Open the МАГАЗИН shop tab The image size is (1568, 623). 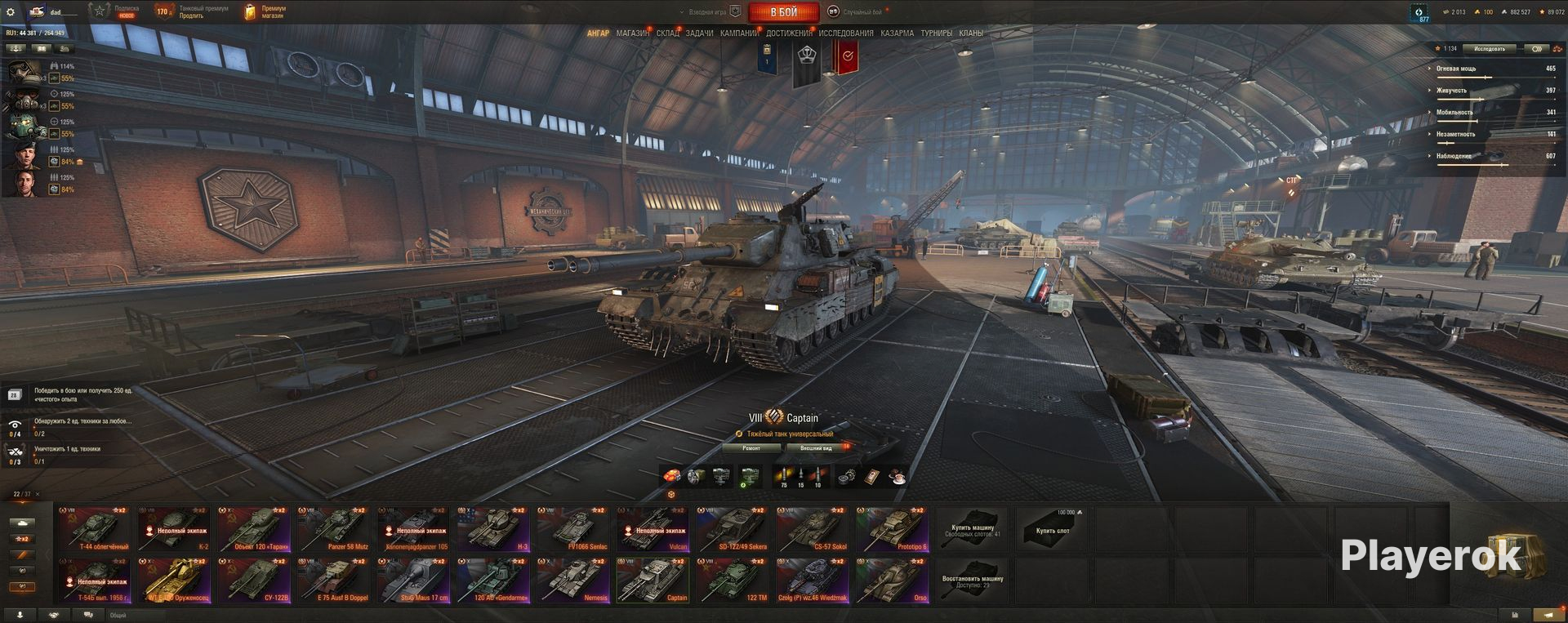coord(632,33)
